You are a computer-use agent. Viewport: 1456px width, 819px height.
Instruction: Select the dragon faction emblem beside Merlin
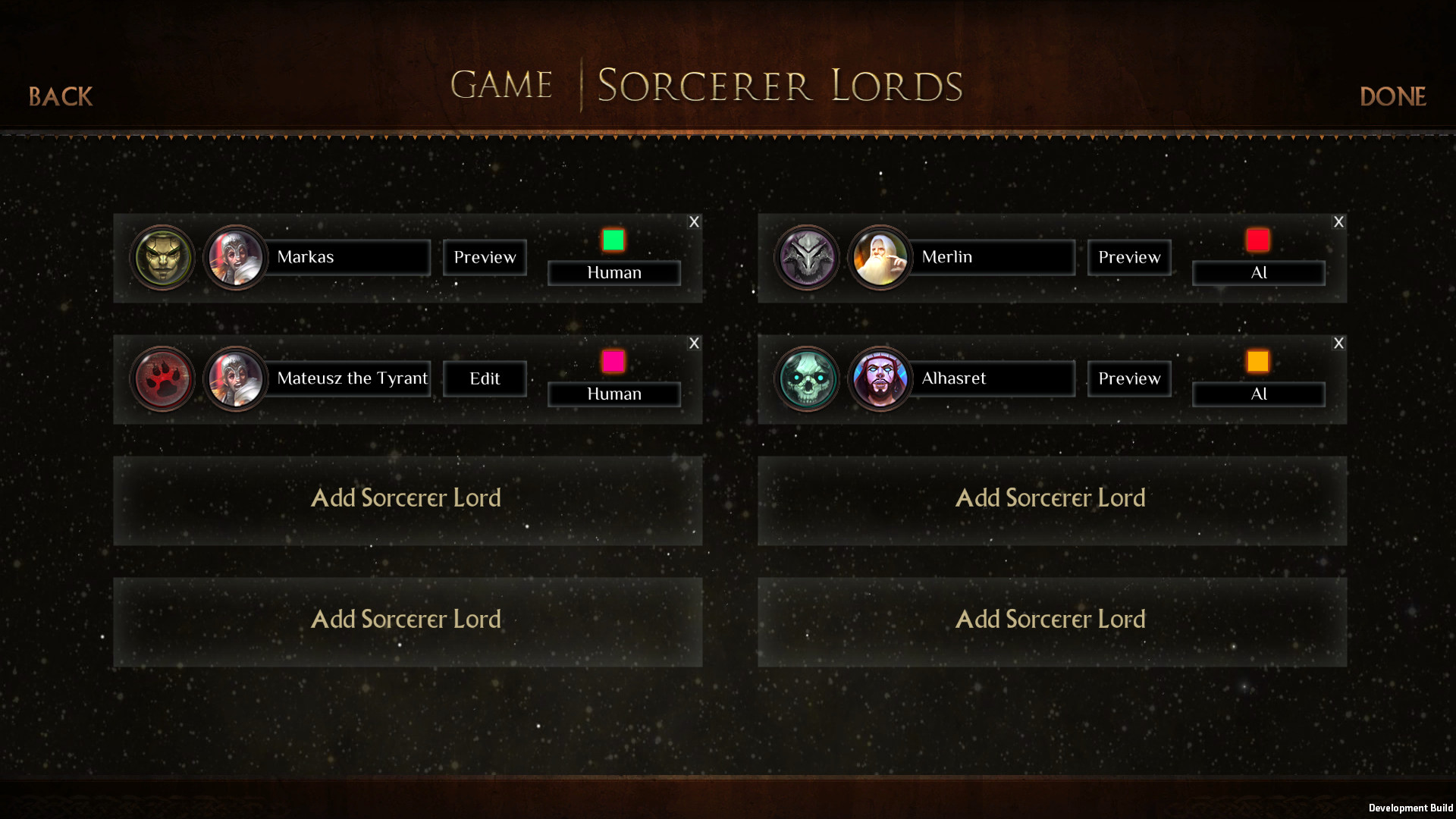807,257
